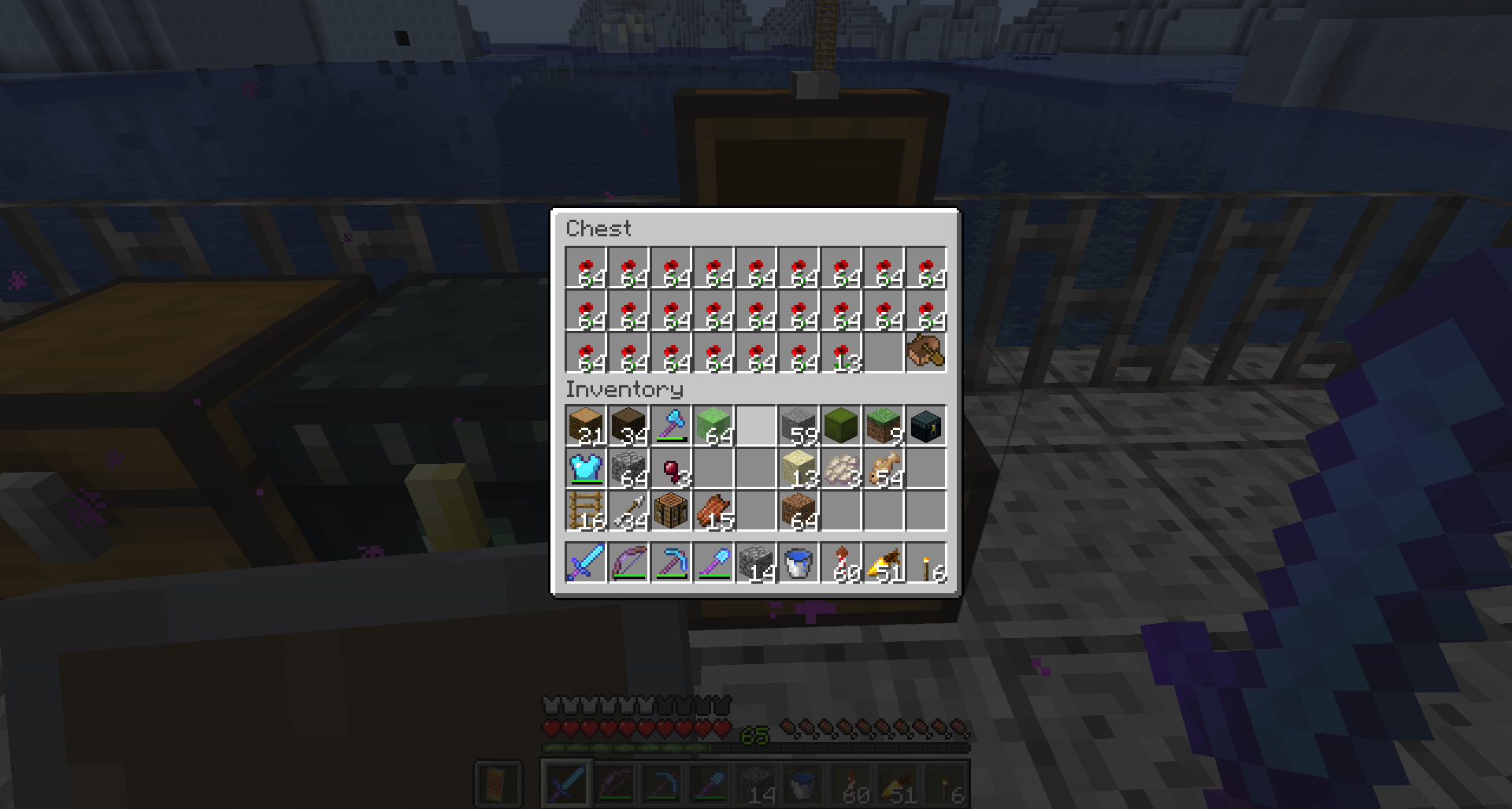Click the water bucket slot
Viewport: 1512px width, 809px height.
tap(799, 563)
